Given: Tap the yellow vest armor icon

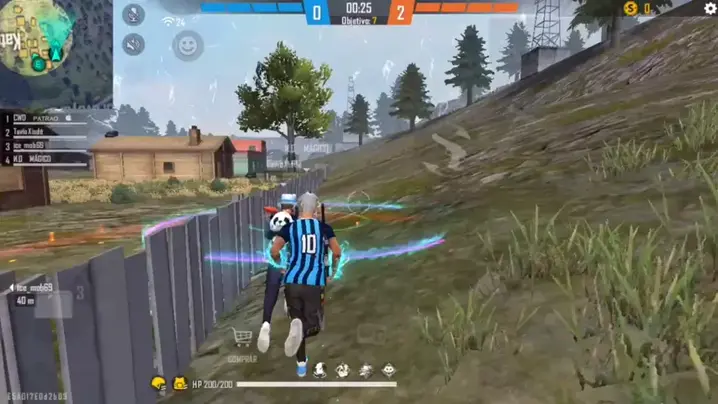Looking at the screenshot, I should point(179,383).
